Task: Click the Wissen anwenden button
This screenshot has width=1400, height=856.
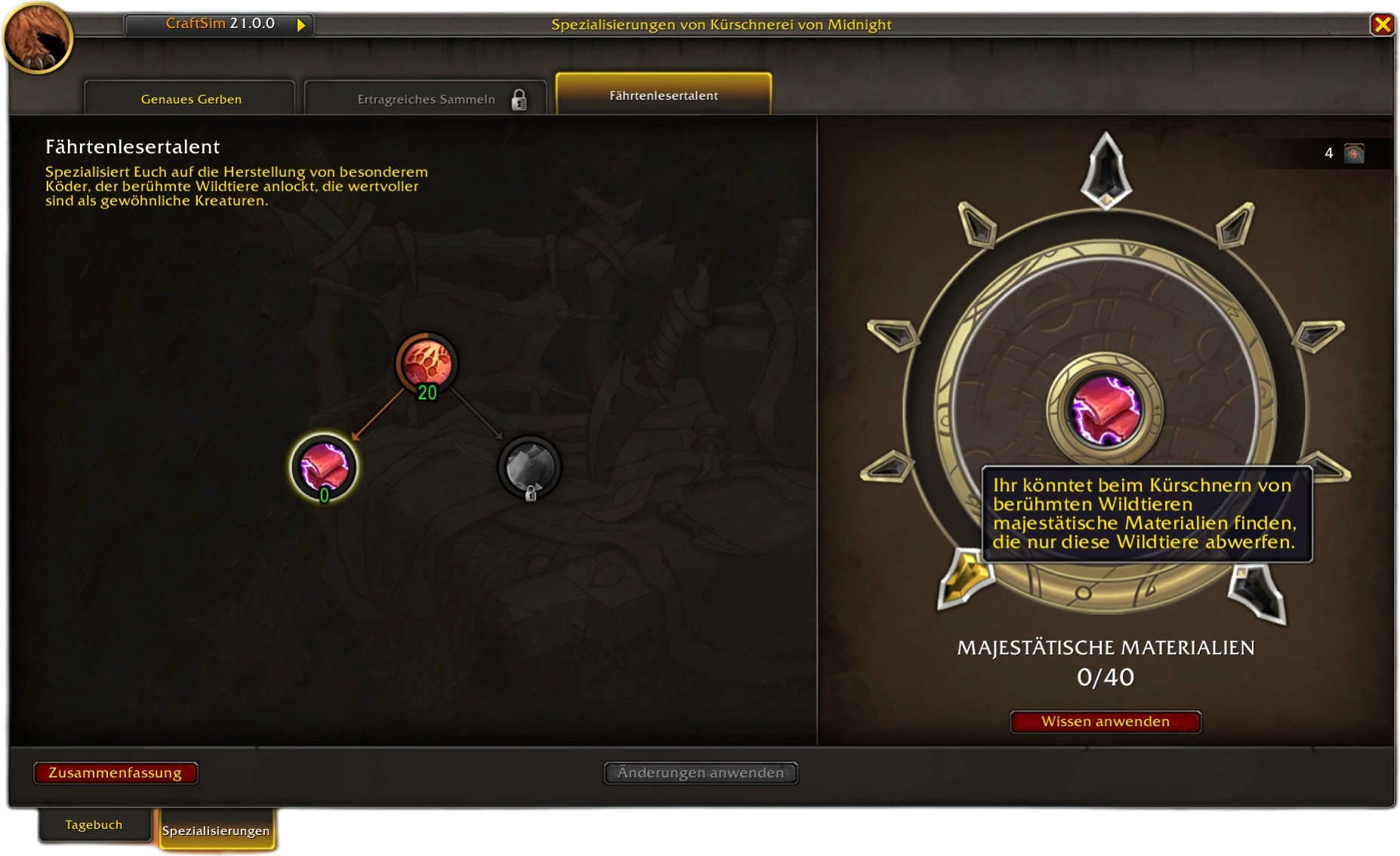Action: pyautogui.click(x=1105, y=722)
